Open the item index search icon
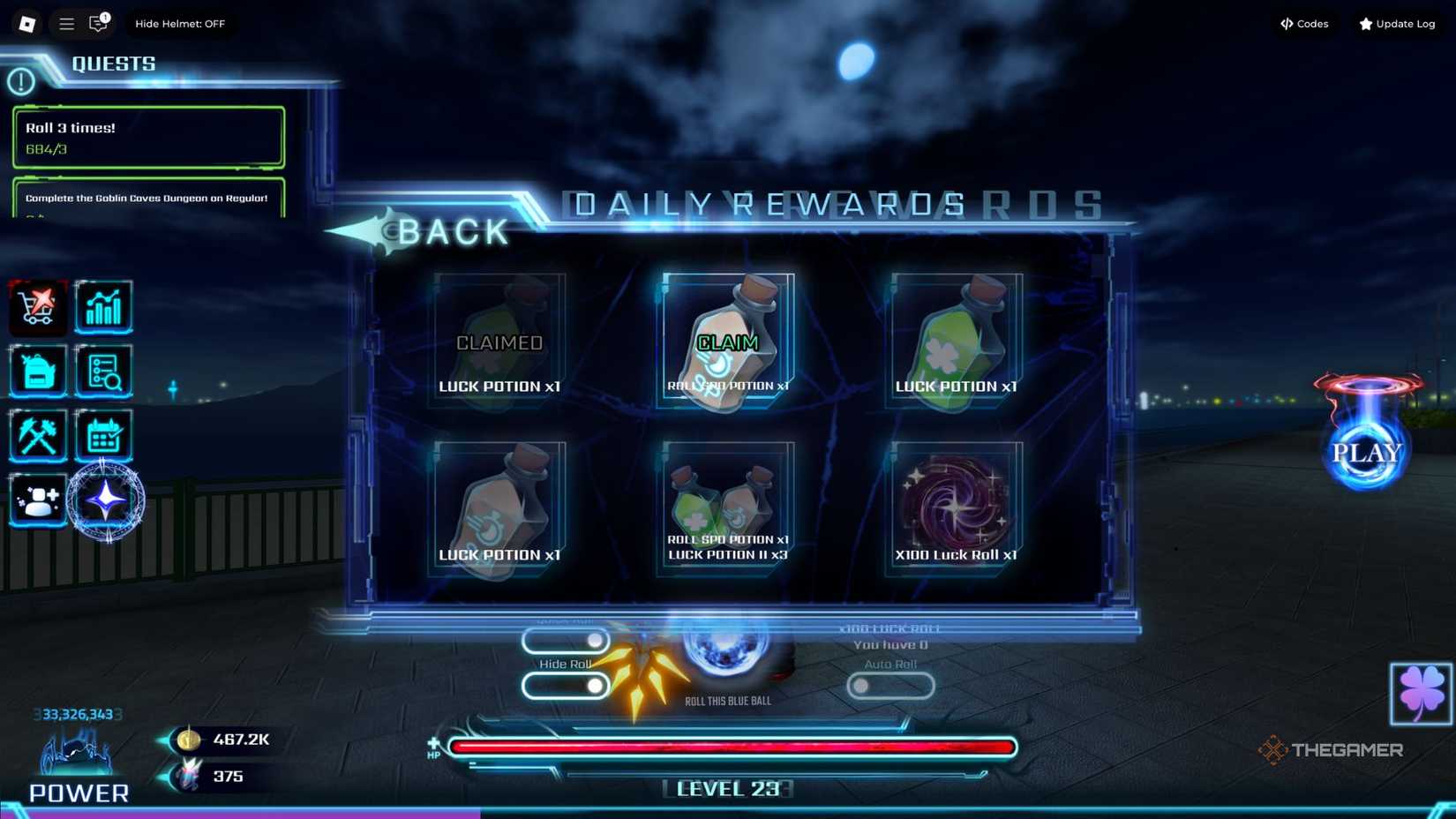This screenshot has height=819, width=1456. pos(103,372)
